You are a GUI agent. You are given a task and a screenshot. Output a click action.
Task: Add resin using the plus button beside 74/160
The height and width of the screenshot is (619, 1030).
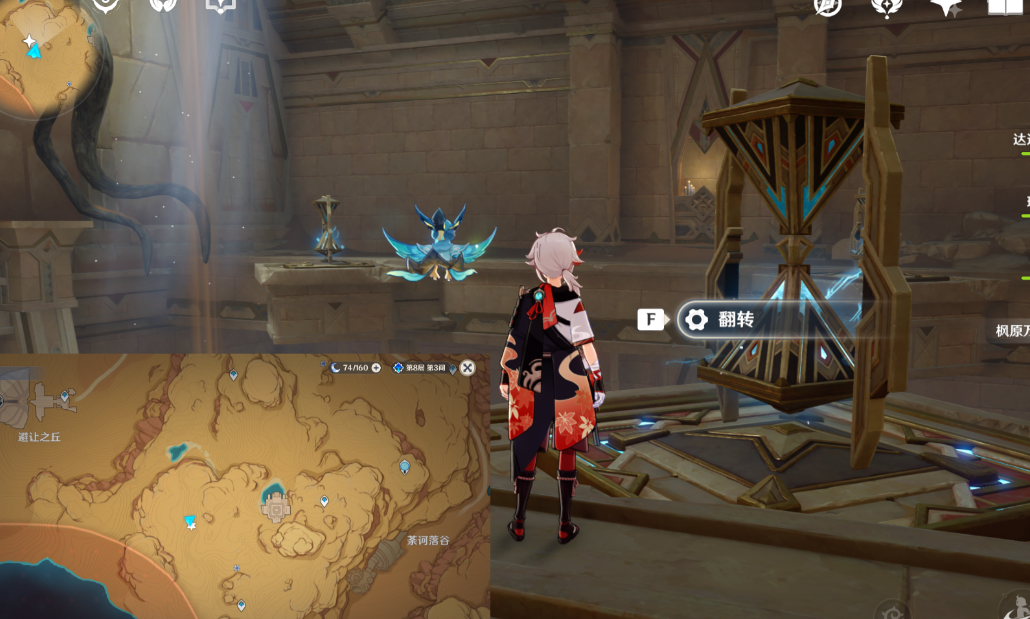click(x=376, y=368)
